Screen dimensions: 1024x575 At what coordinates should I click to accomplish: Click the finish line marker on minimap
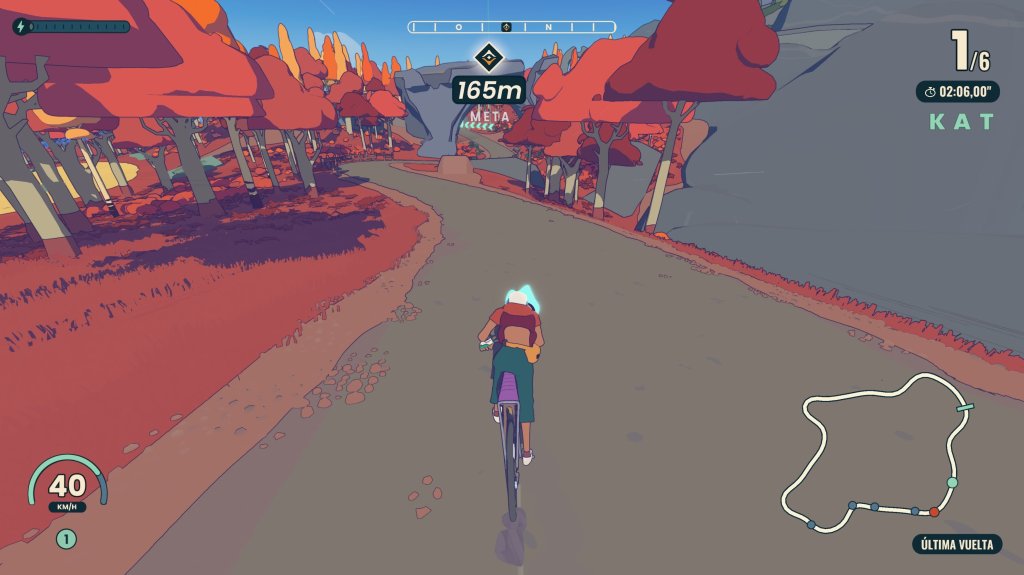pyautogui.click(x=965, y=407)
